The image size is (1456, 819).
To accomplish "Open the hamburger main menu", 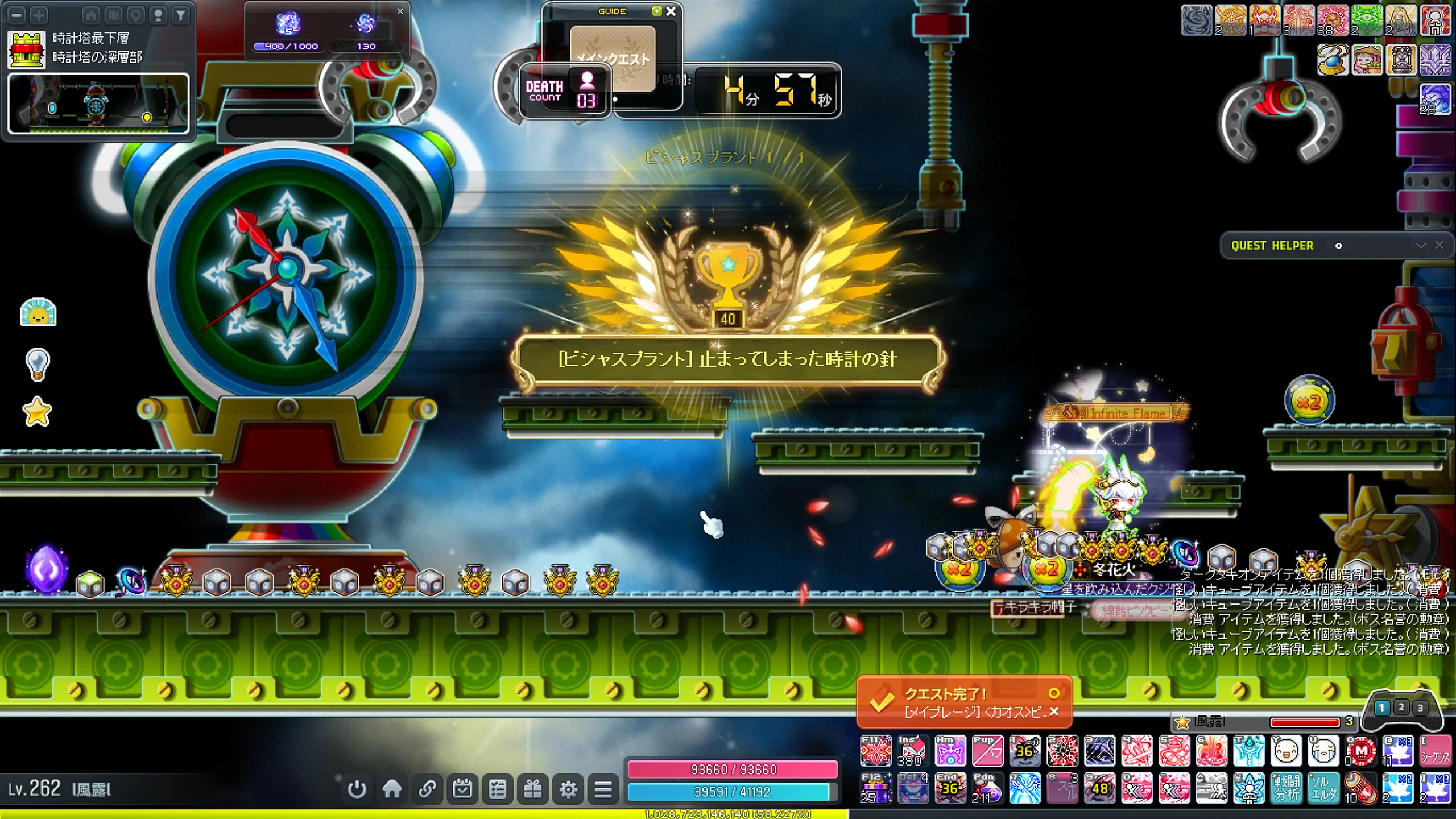I will (603, 789).
